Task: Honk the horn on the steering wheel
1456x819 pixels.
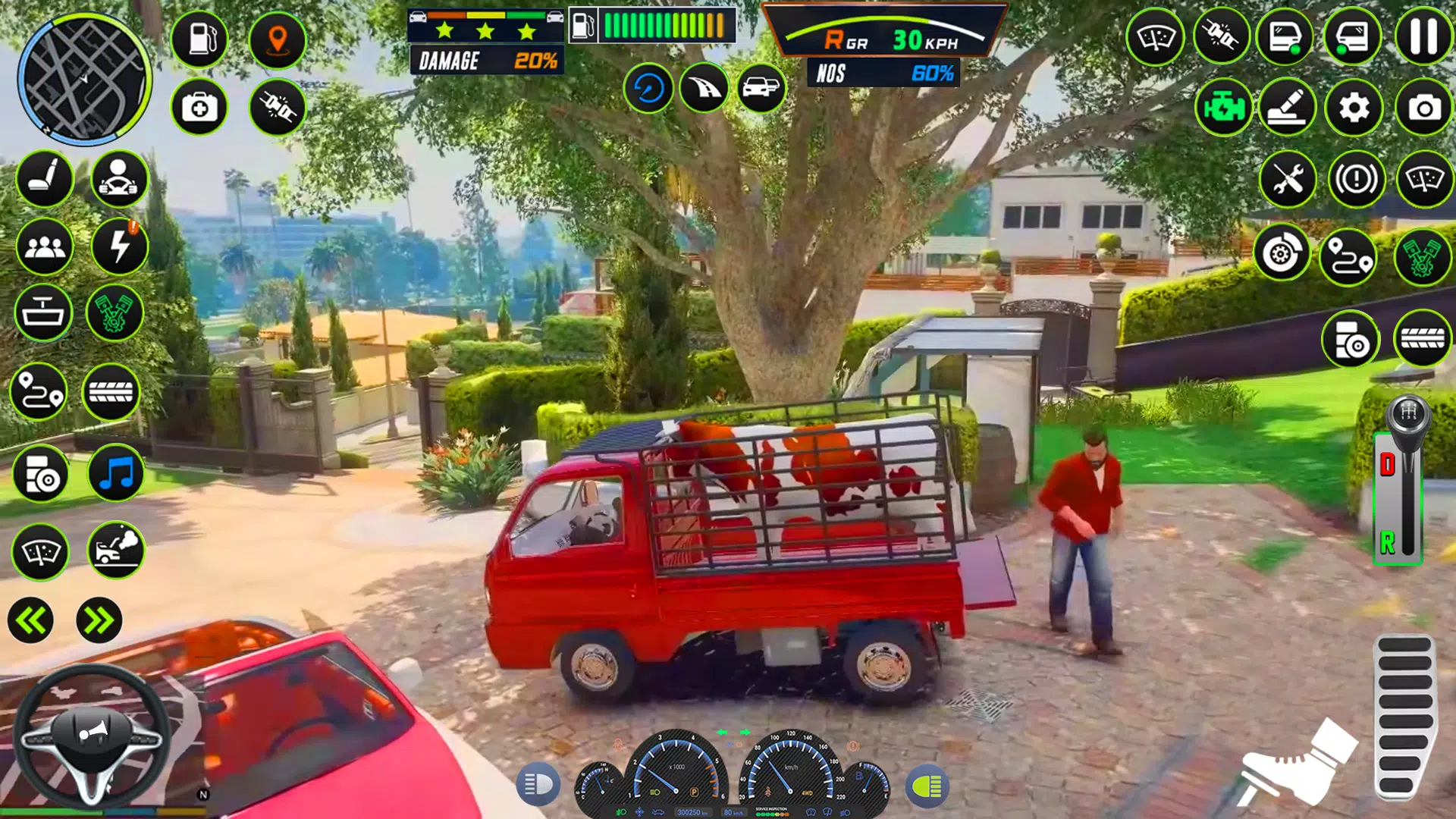Action: (93, 733)
